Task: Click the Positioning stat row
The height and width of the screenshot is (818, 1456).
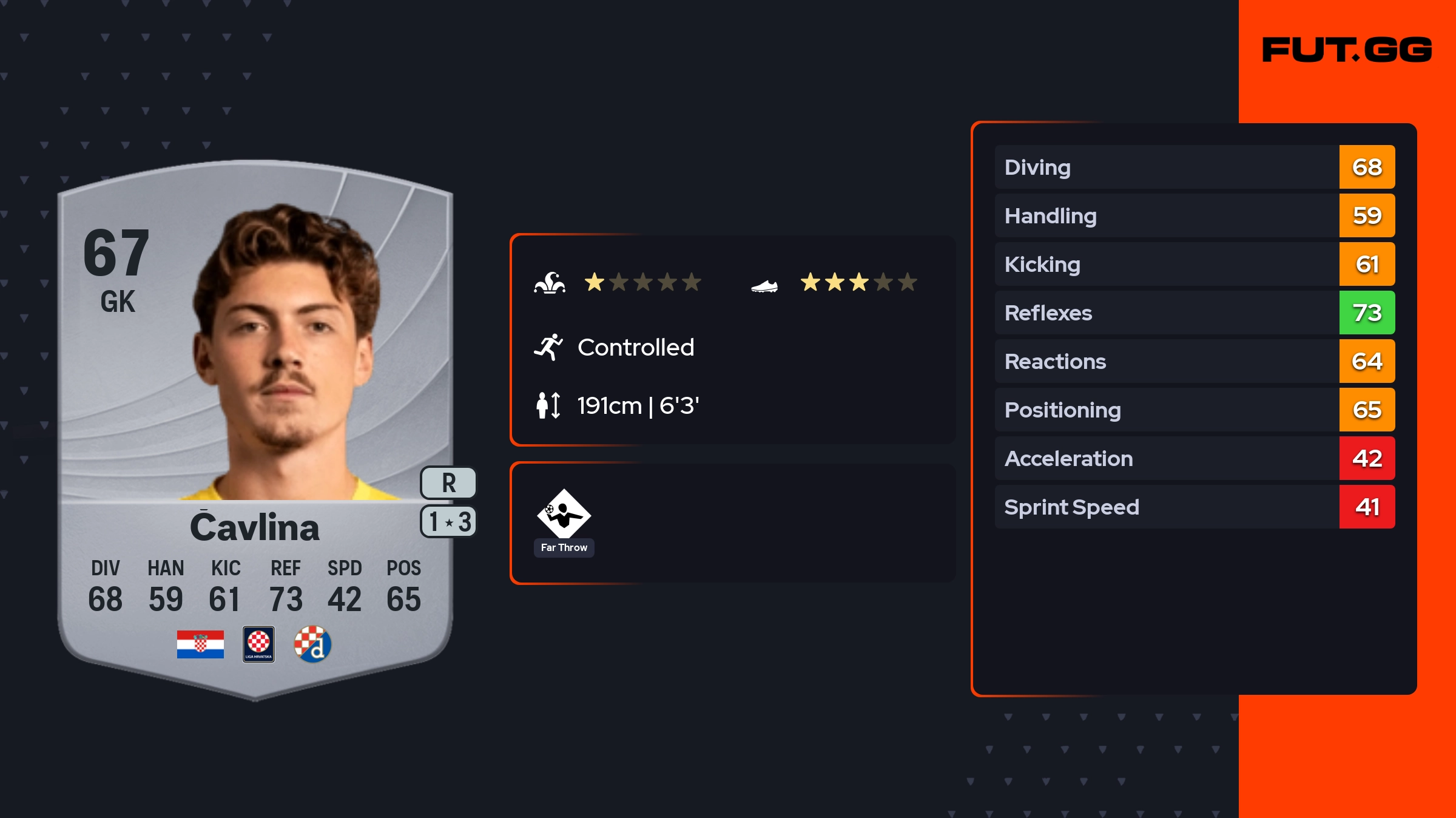Action: [1194, 410]
